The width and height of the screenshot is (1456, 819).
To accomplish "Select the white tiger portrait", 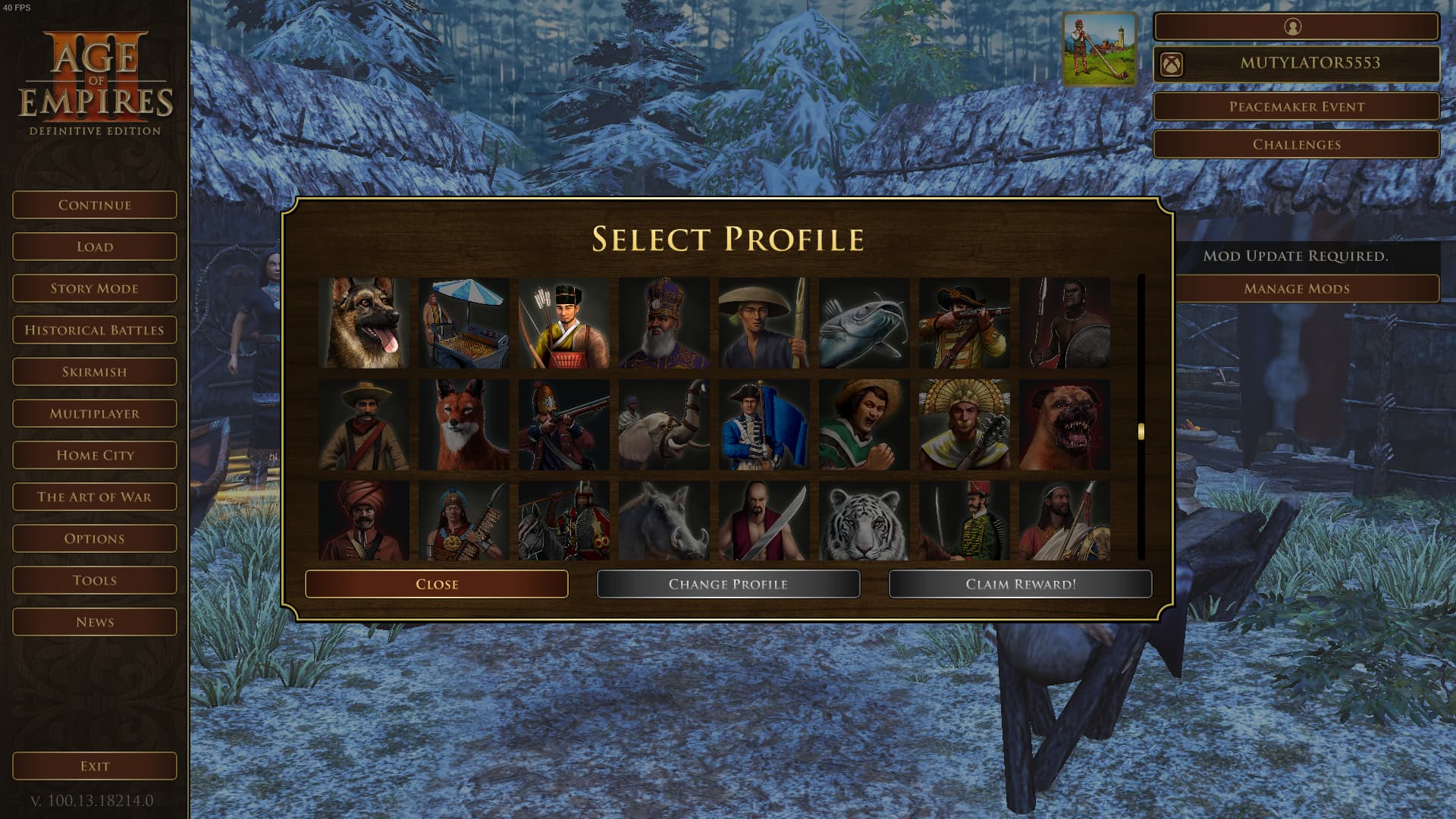I will (864, 522).
